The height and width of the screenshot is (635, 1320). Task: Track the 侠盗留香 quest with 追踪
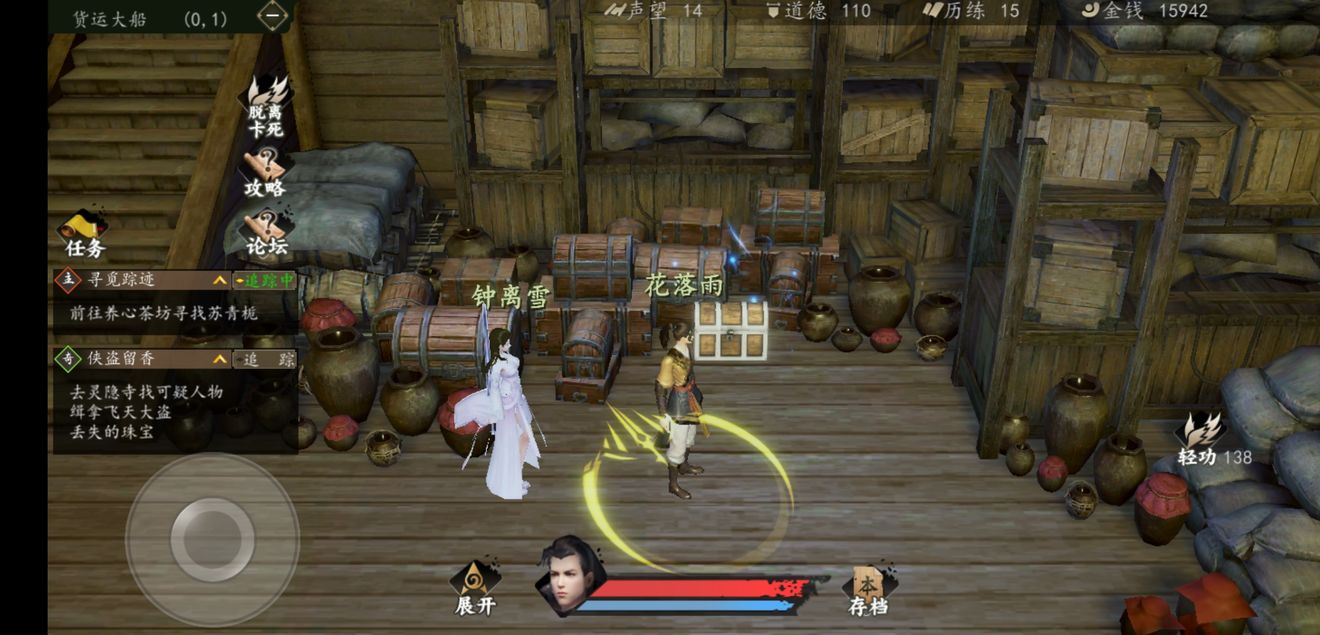[x=265, y=359]
